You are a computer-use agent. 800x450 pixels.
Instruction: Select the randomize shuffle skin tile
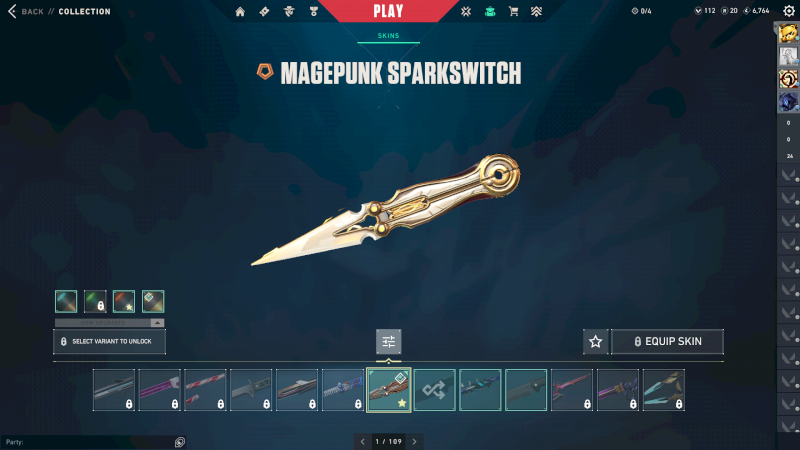(x=435, y=390)
